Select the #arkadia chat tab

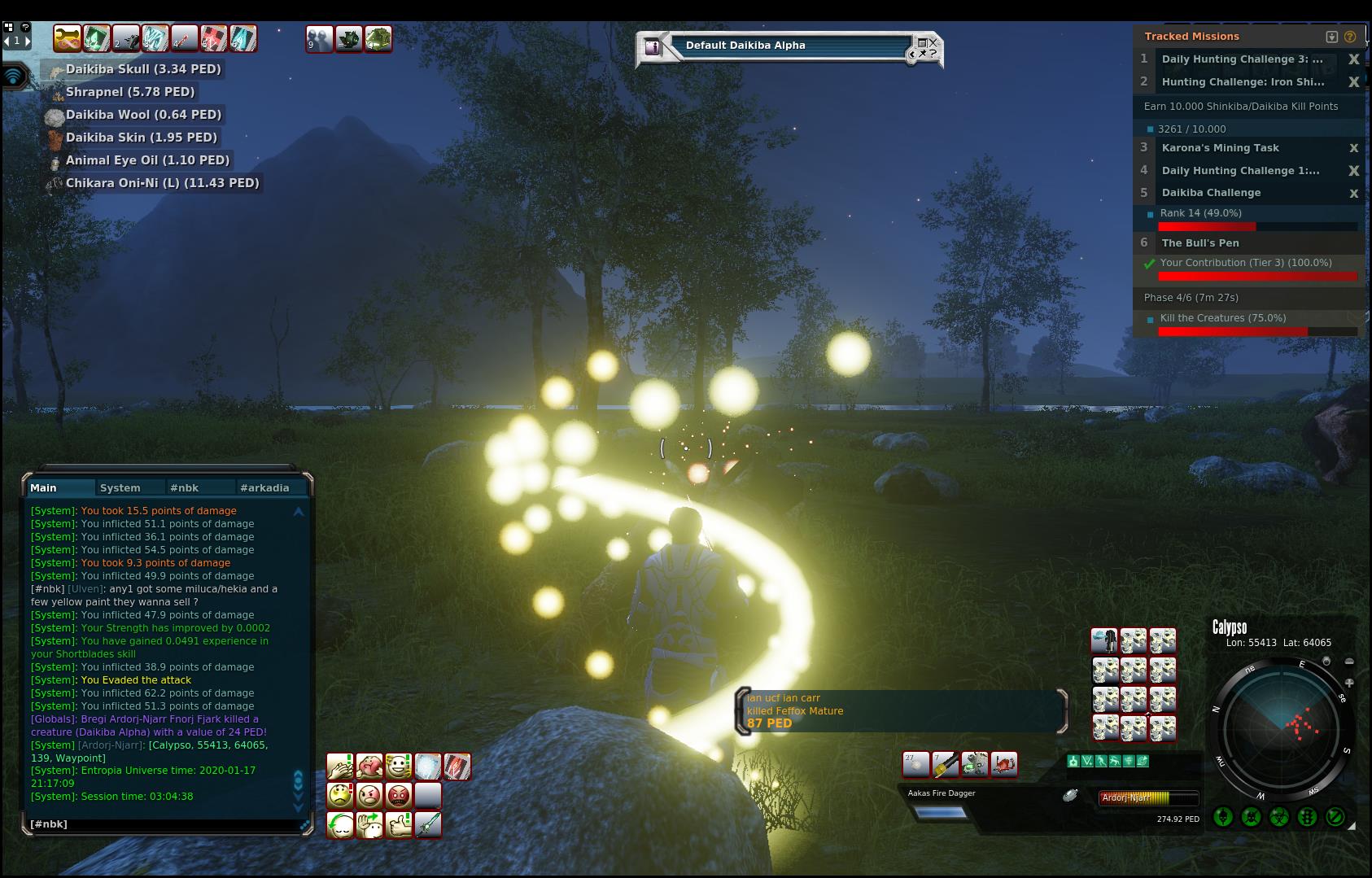click(264, 488)
